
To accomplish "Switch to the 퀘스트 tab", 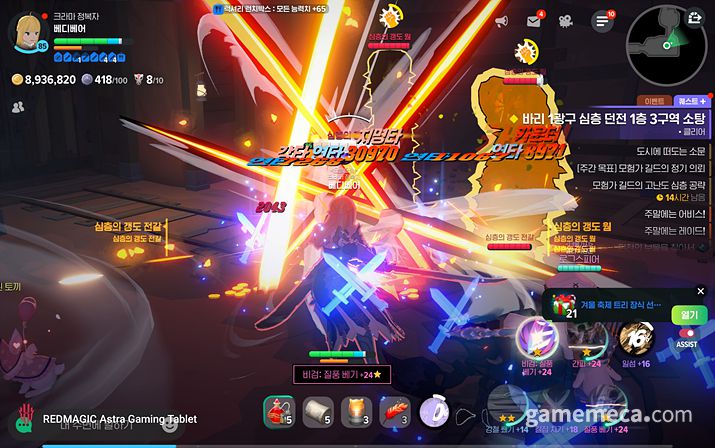I will (691, 101).
